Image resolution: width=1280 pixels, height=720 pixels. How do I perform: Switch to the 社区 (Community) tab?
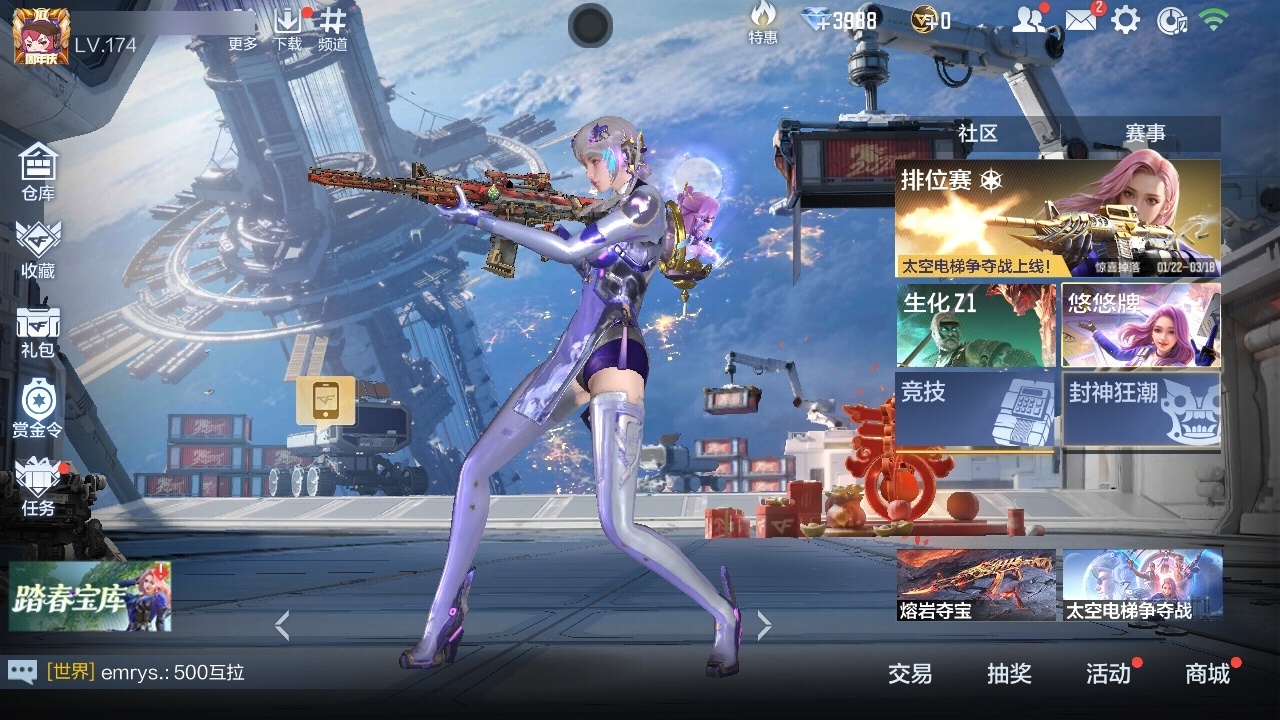pyautogui.click(x=977, y=133)
